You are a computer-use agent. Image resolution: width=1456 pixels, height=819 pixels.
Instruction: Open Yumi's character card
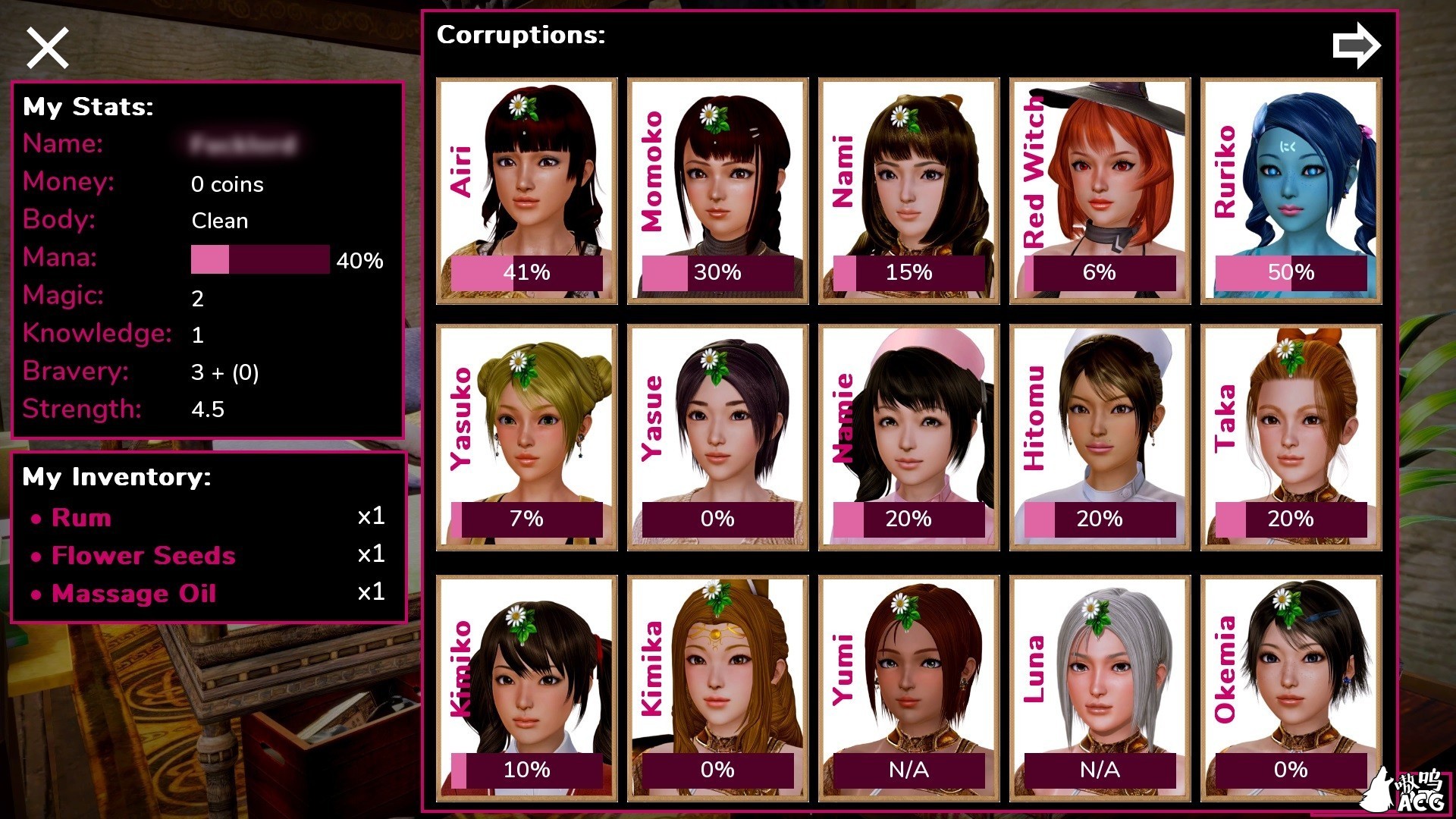pos(908,688)
